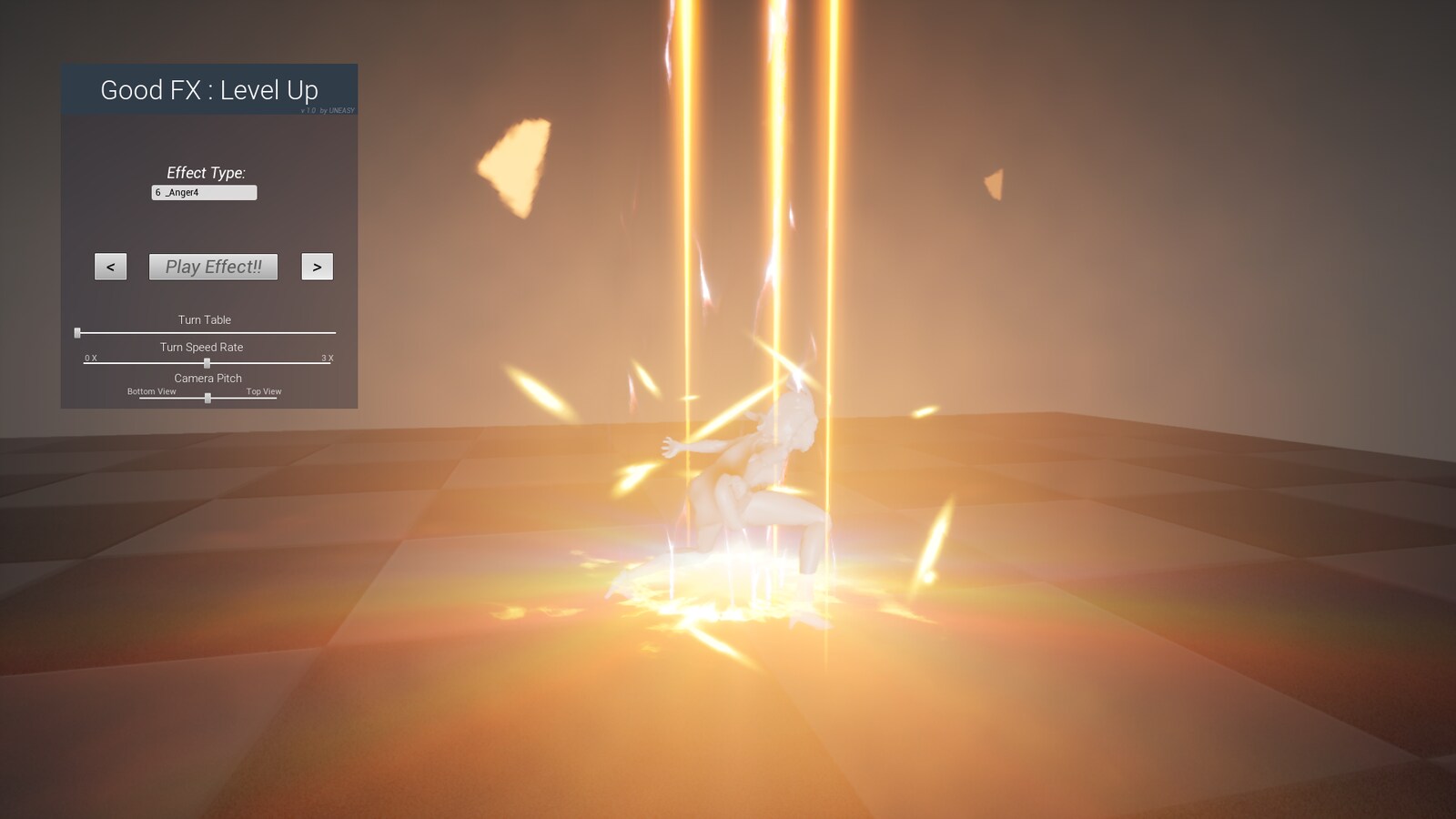
Task: Click the Effect Type field showing 6 _Anger4
Action: 204,192
